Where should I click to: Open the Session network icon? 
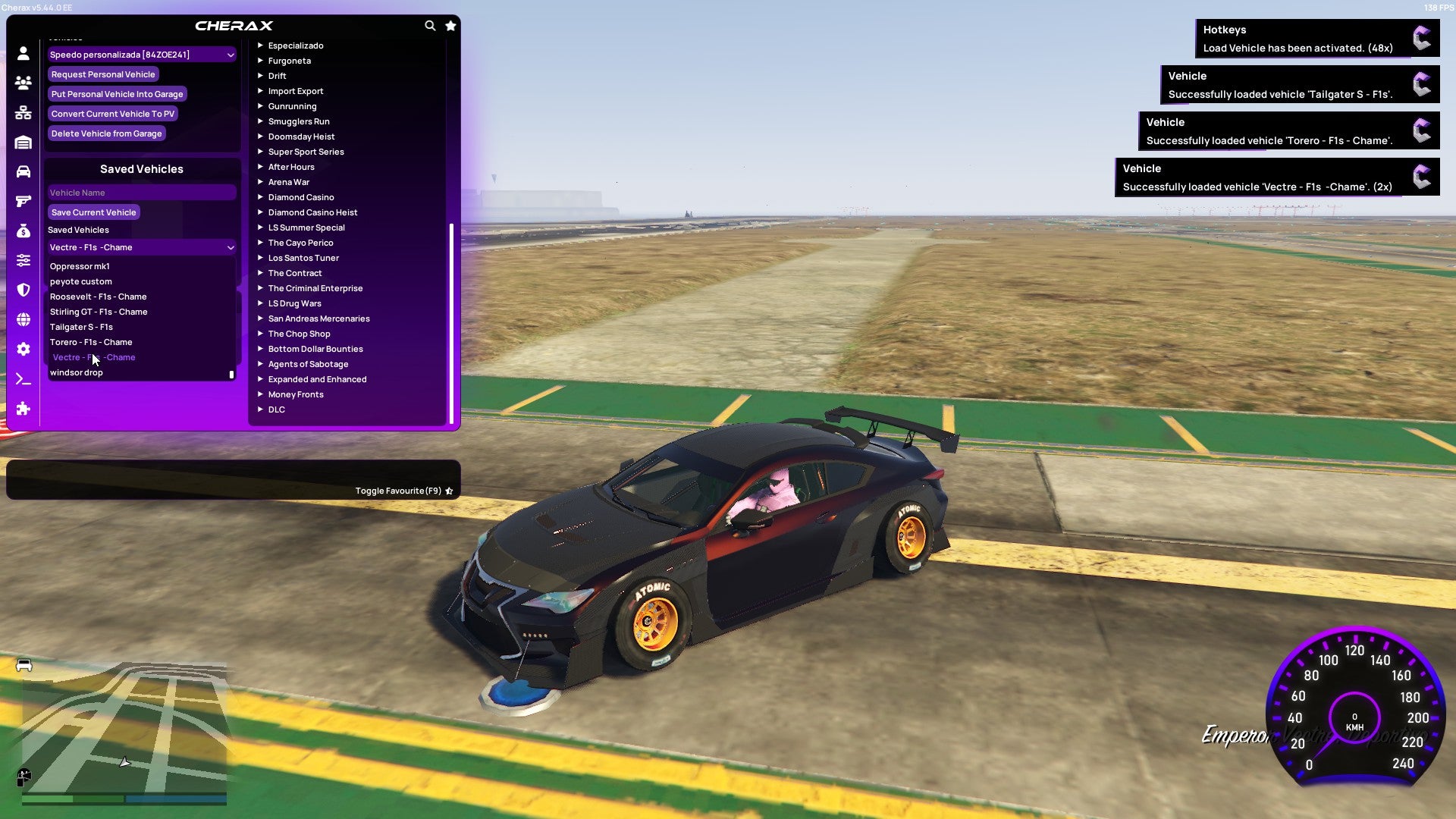coord(23,112)
